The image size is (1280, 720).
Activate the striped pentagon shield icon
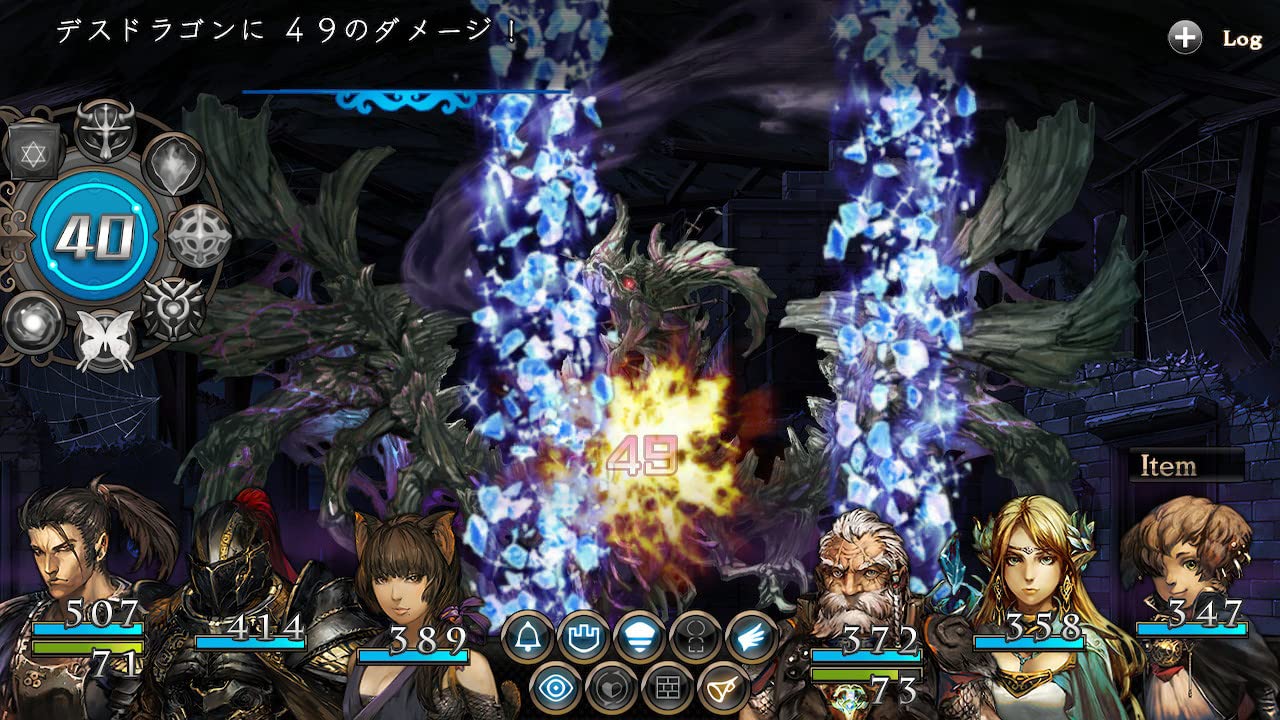(x=638, y=637)
